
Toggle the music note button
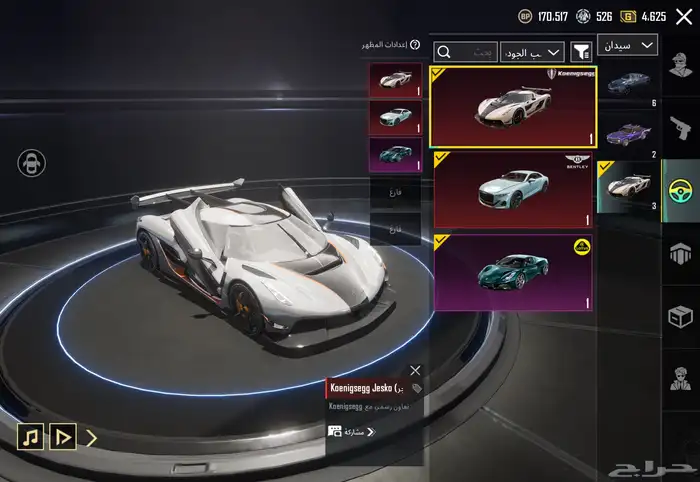[x=30, y=437]
